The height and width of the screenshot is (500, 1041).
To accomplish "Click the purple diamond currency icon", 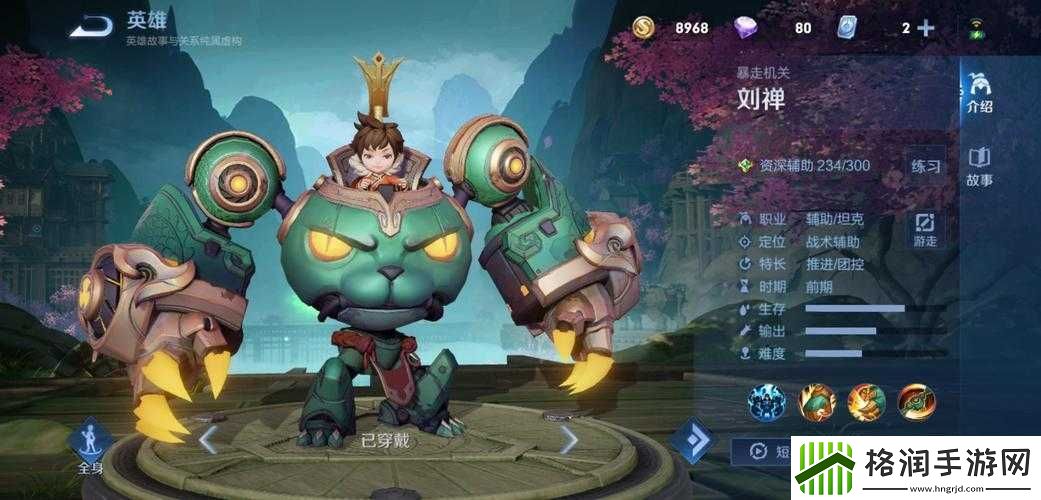I will [746, 28].
